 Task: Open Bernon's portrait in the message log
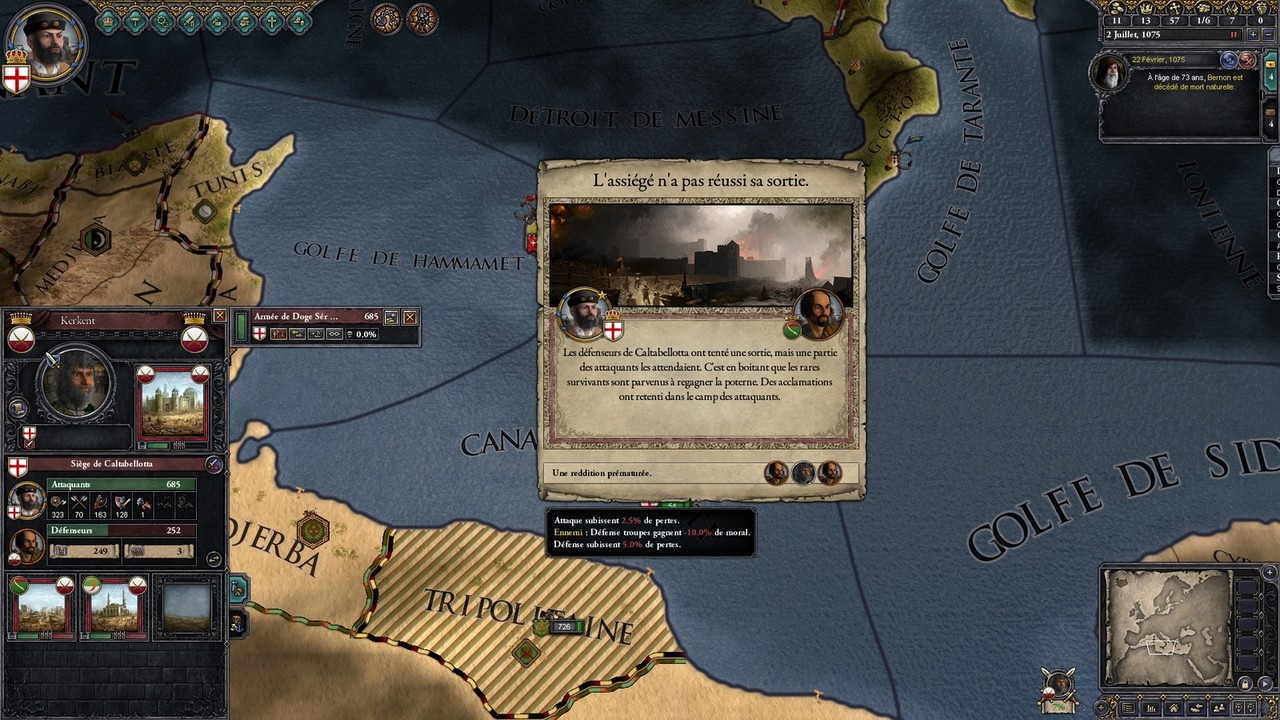(x=1109, y=74)
